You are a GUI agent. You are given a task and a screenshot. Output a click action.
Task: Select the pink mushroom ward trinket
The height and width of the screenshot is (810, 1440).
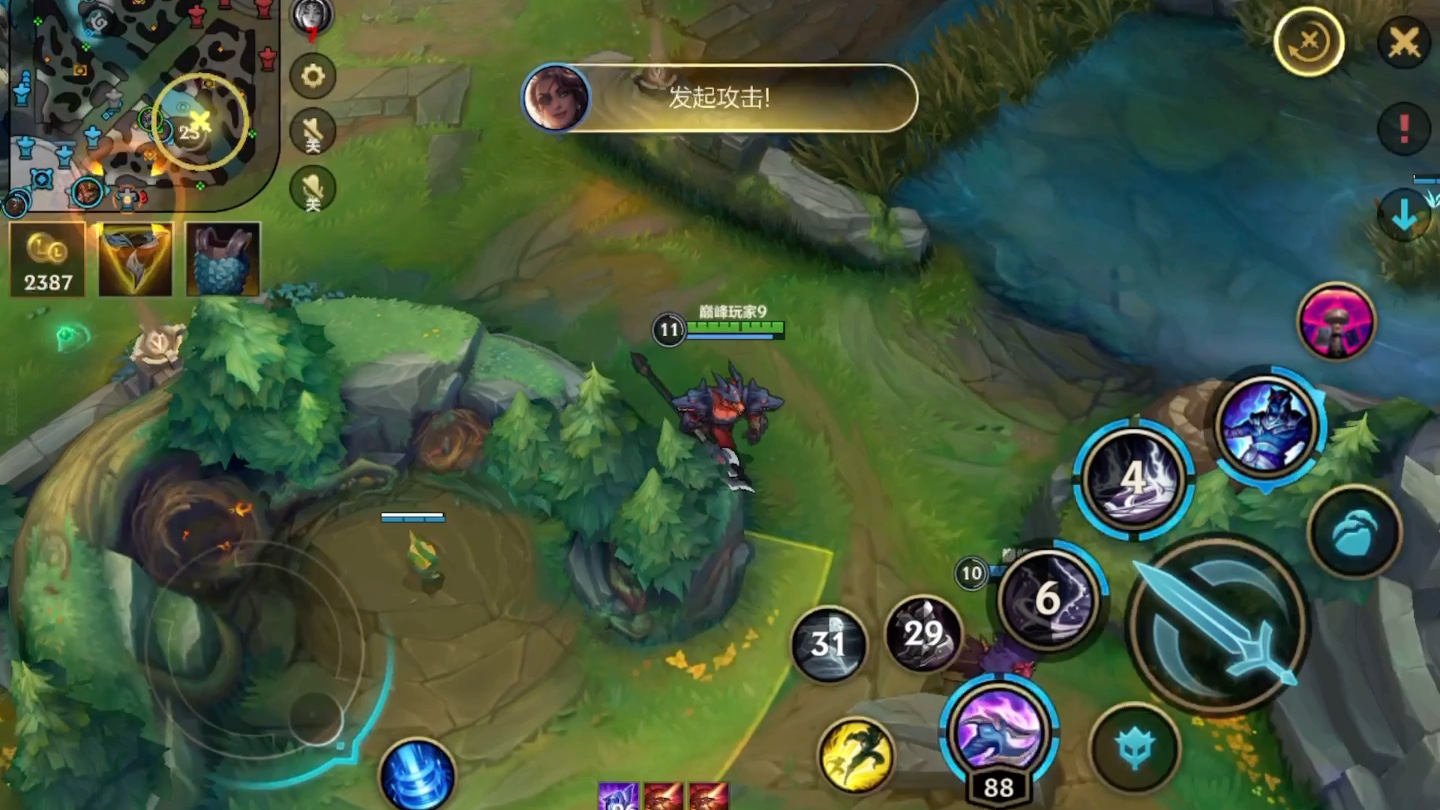point(1336,321)
